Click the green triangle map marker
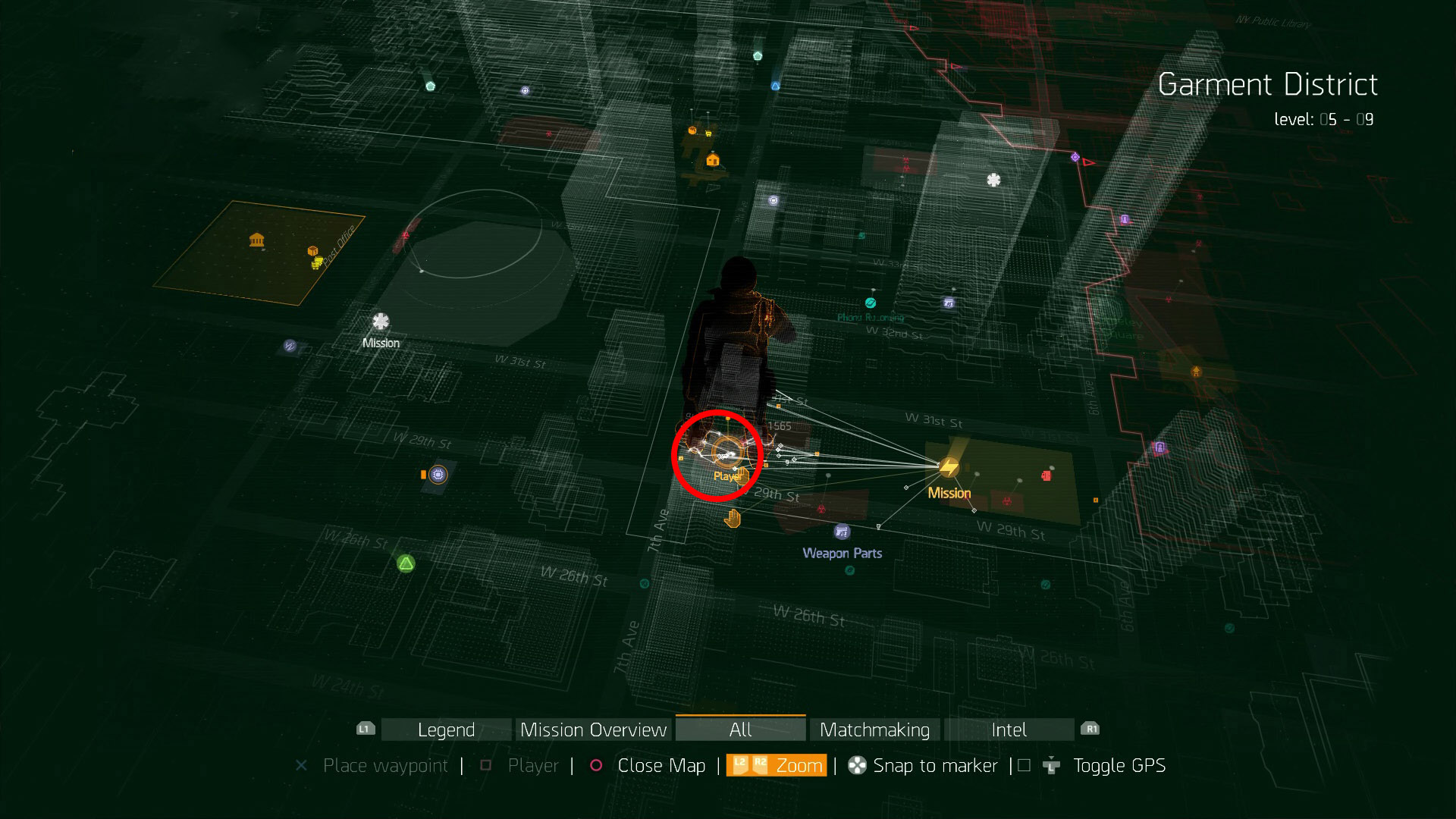Viewport: 1456px width, 819px height. pos(406,563)
